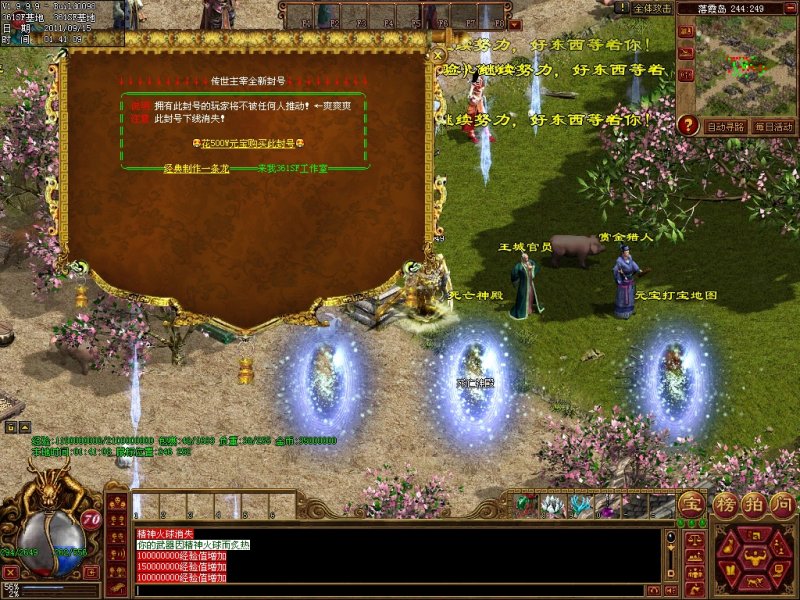Image resolution: width=800 pixels, height=600 pixels.
Task: Open the 拍 auction button
Action: (x=752, y=504)
